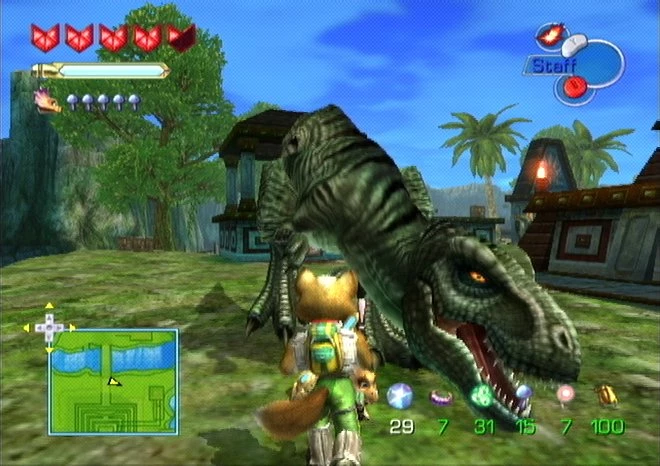
Task: Select the blue mushroom inventory icon
Action: tap(523, 394)
